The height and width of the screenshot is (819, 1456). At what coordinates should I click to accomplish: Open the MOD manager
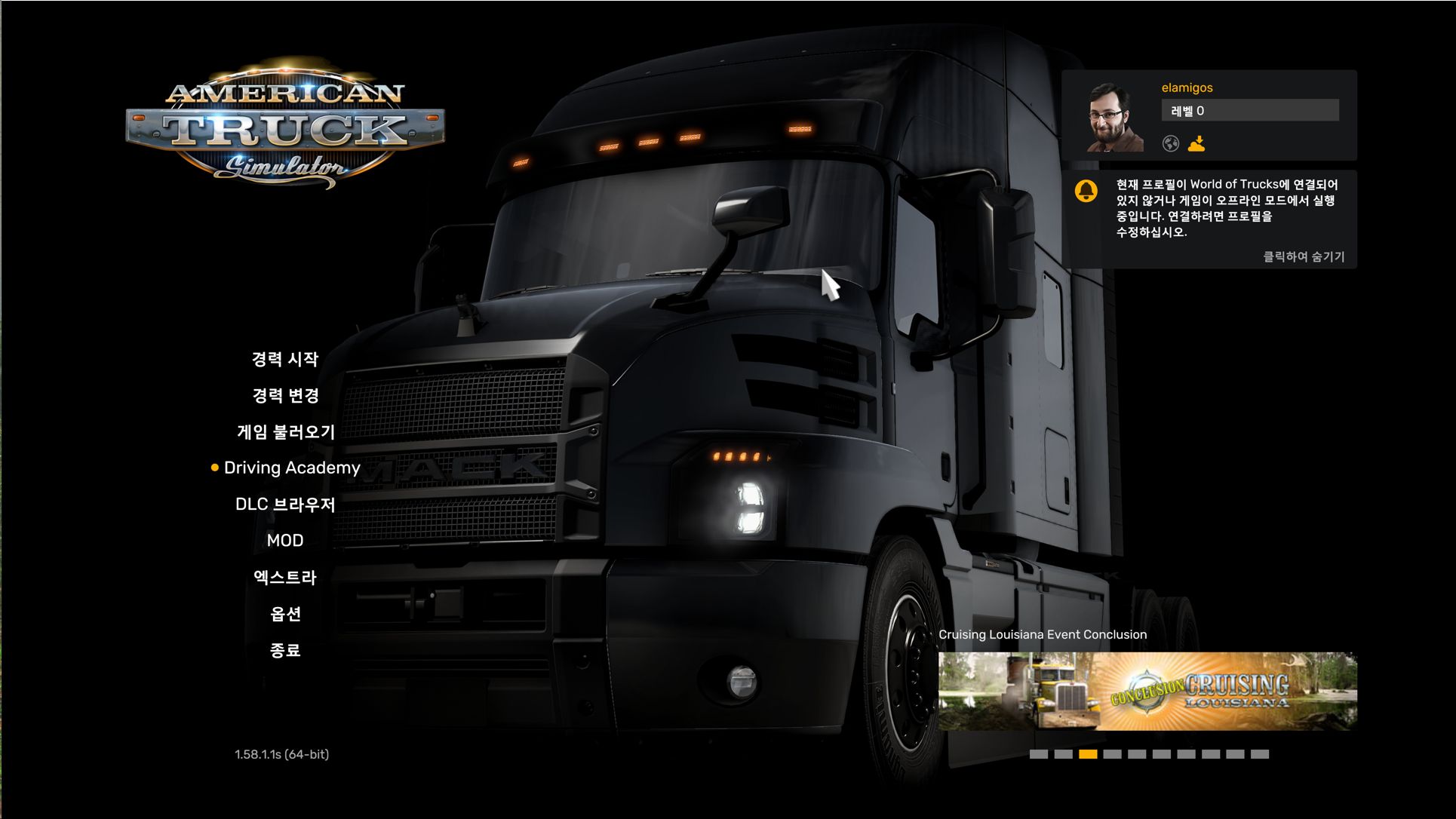click(x=285, y=541)
